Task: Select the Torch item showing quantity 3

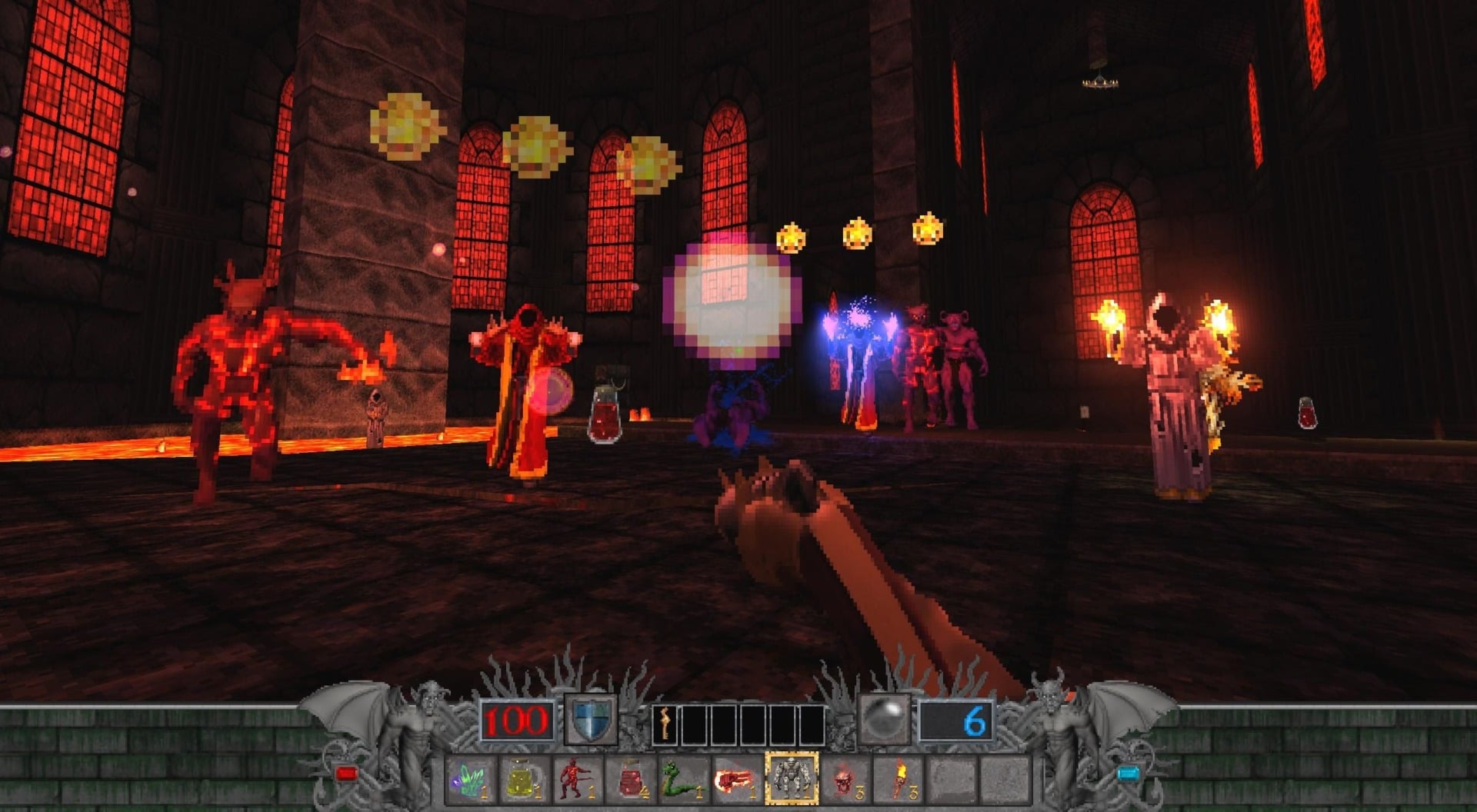Action: tap(902, 779)
